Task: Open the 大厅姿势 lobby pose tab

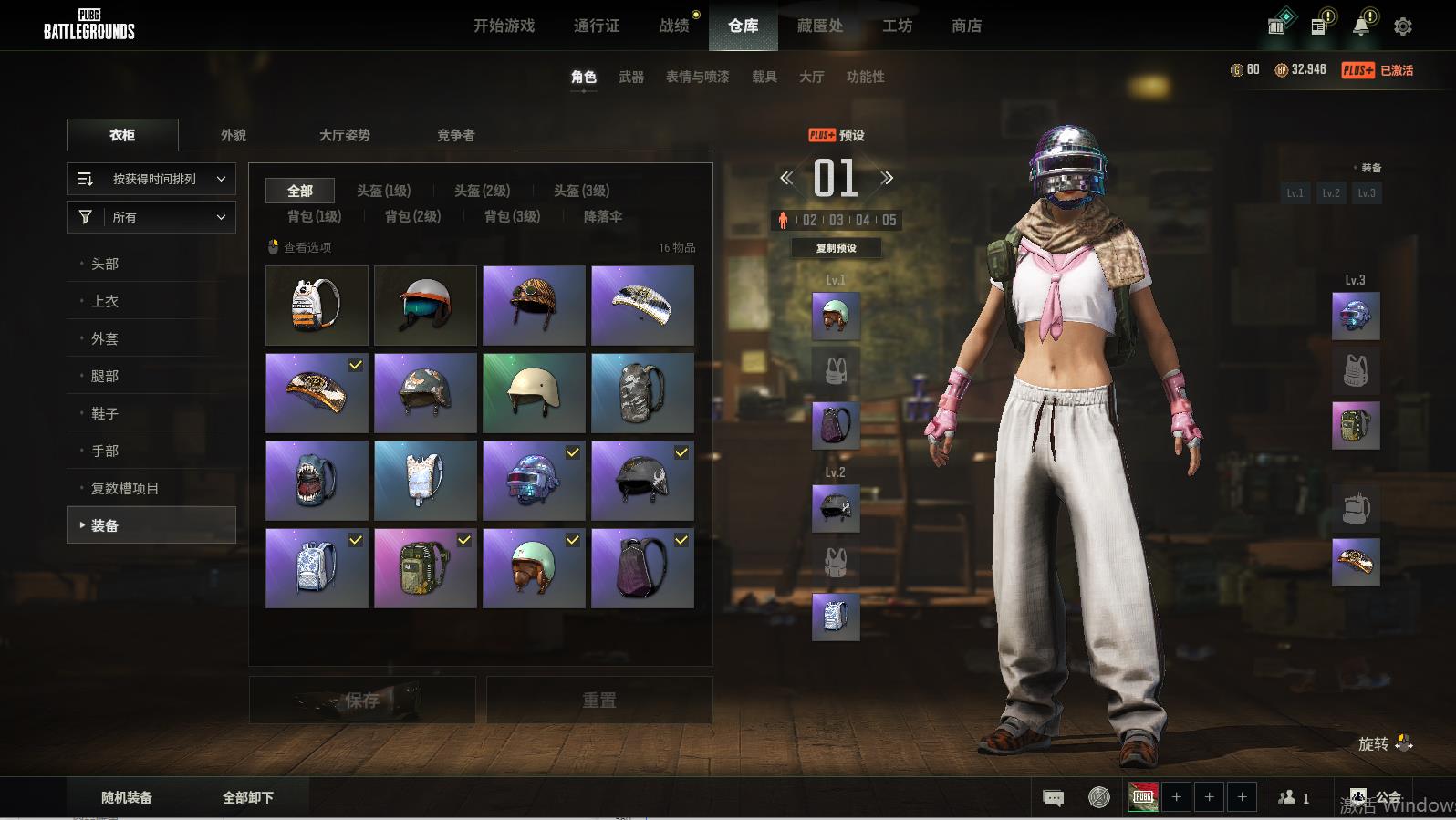Action: coord(344,135)
